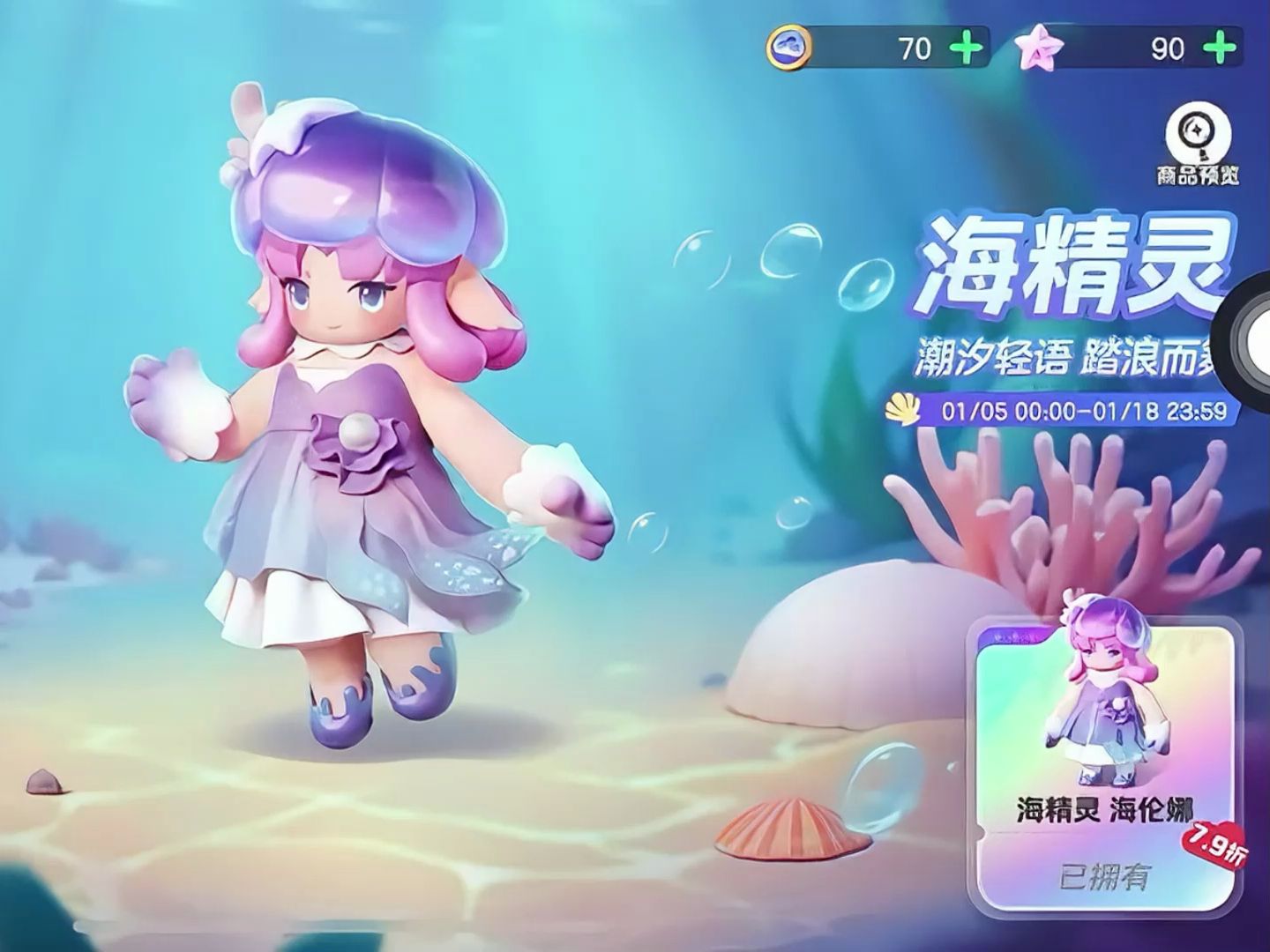Tap the green plus next to 70
Screen dimensions: 1270x952
point(967,48)
